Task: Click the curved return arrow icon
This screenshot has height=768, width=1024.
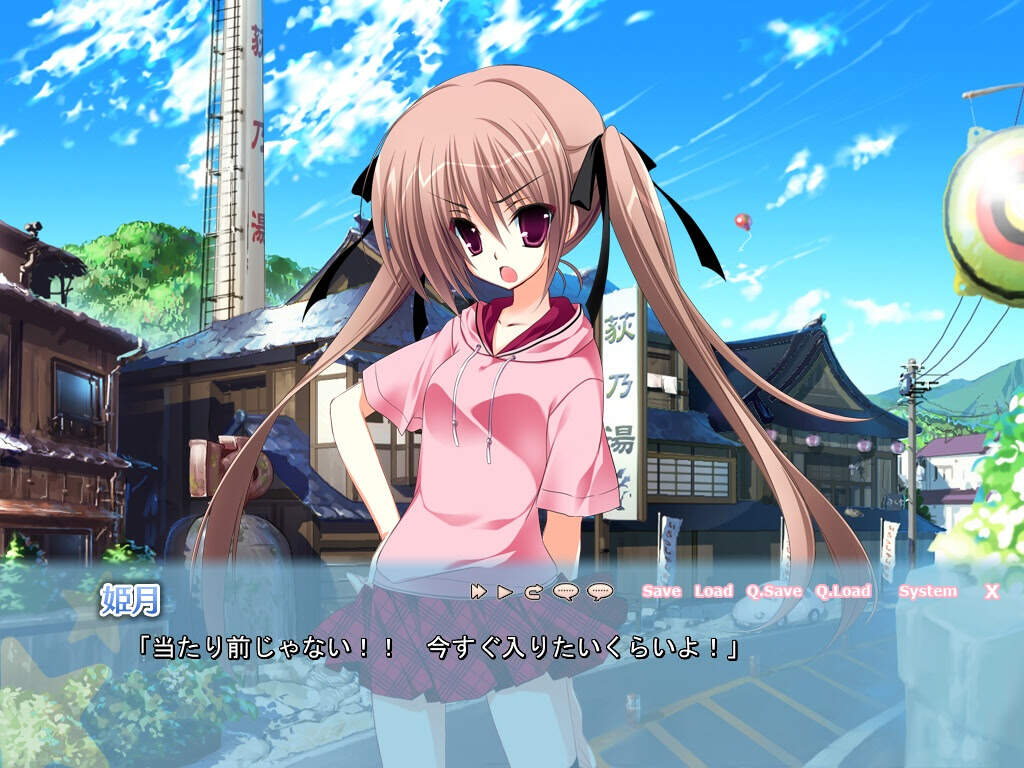Action: click(533, 591)
